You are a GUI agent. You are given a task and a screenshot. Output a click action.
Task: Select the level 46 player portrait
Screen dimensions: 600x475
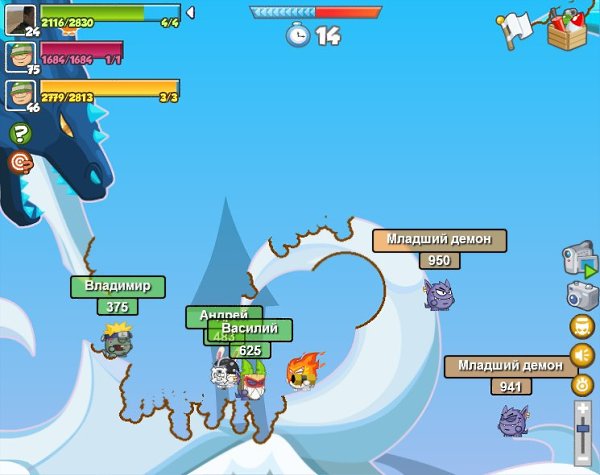pyautogui.click(x=21, y=95)
